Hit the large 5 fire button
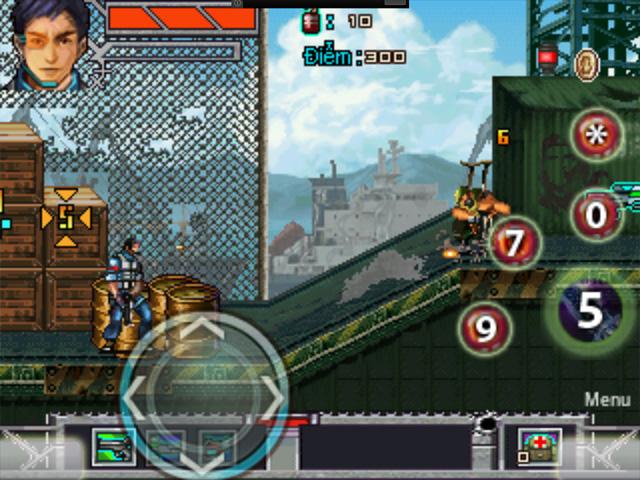The height and width of the screenshot is (480, 640). click(590, 311)
